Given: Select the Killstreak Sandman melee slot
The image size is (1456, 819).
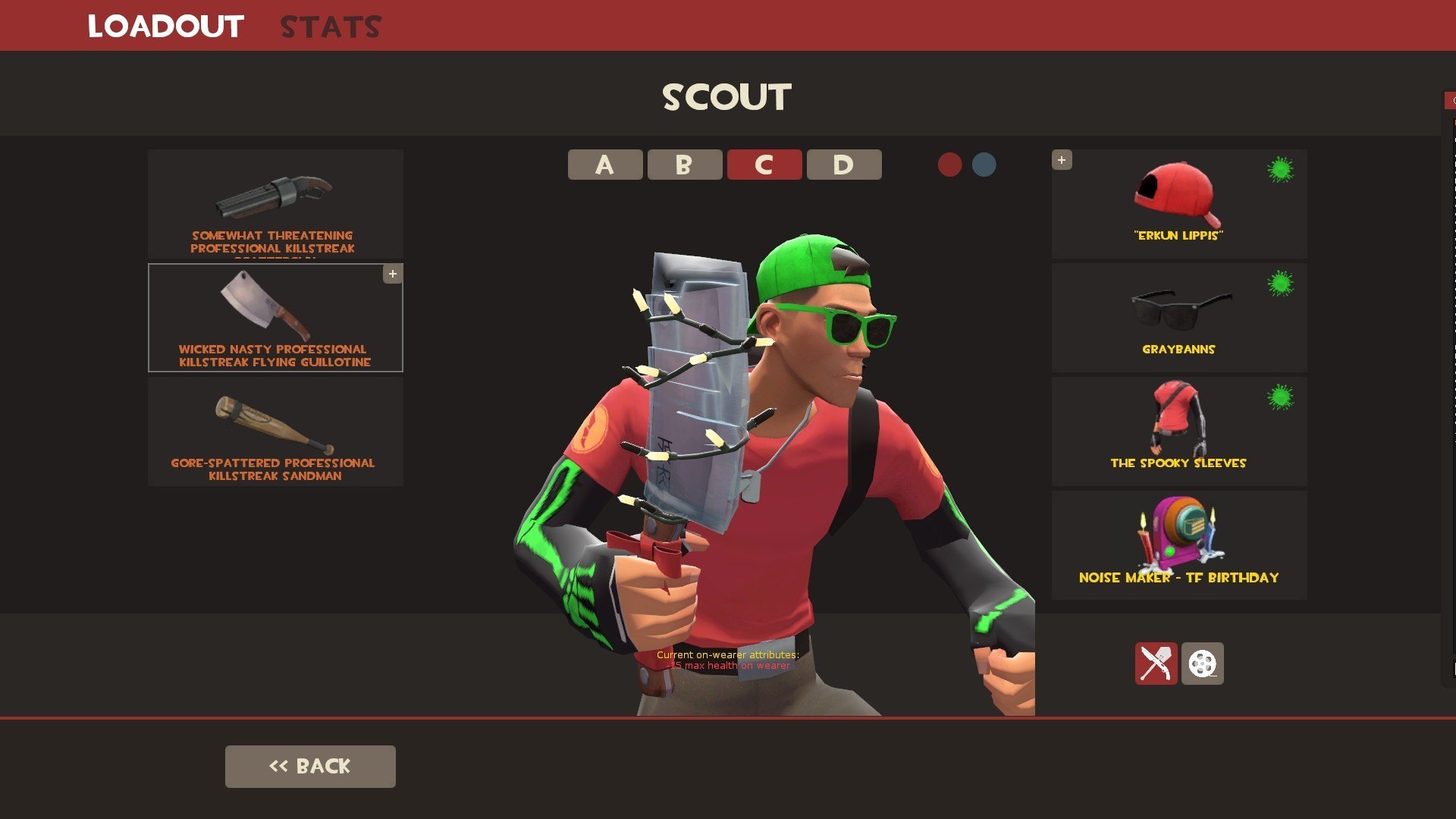Looking at the screenshot, I should coord(275,431).
